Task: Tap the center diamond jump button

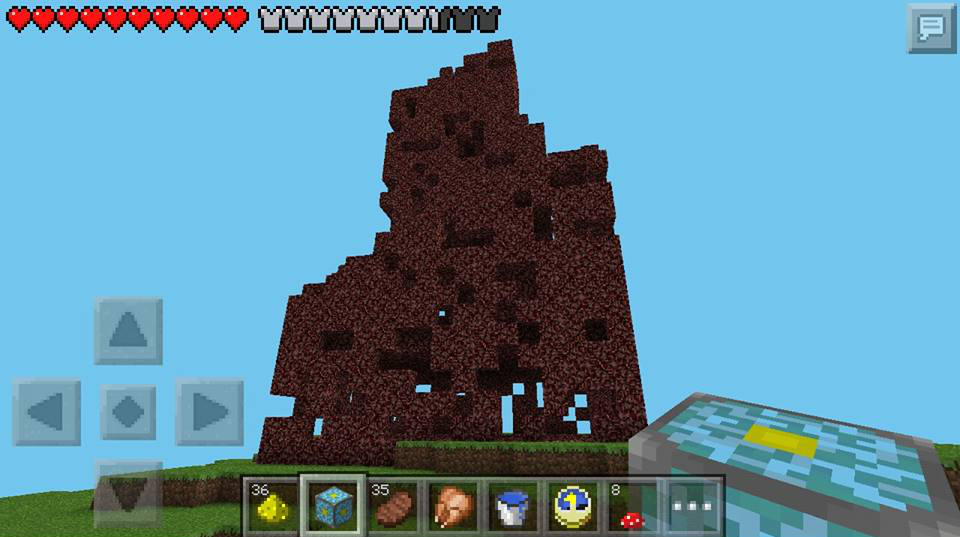Action: pyautogui.click(x=128, y=411)
